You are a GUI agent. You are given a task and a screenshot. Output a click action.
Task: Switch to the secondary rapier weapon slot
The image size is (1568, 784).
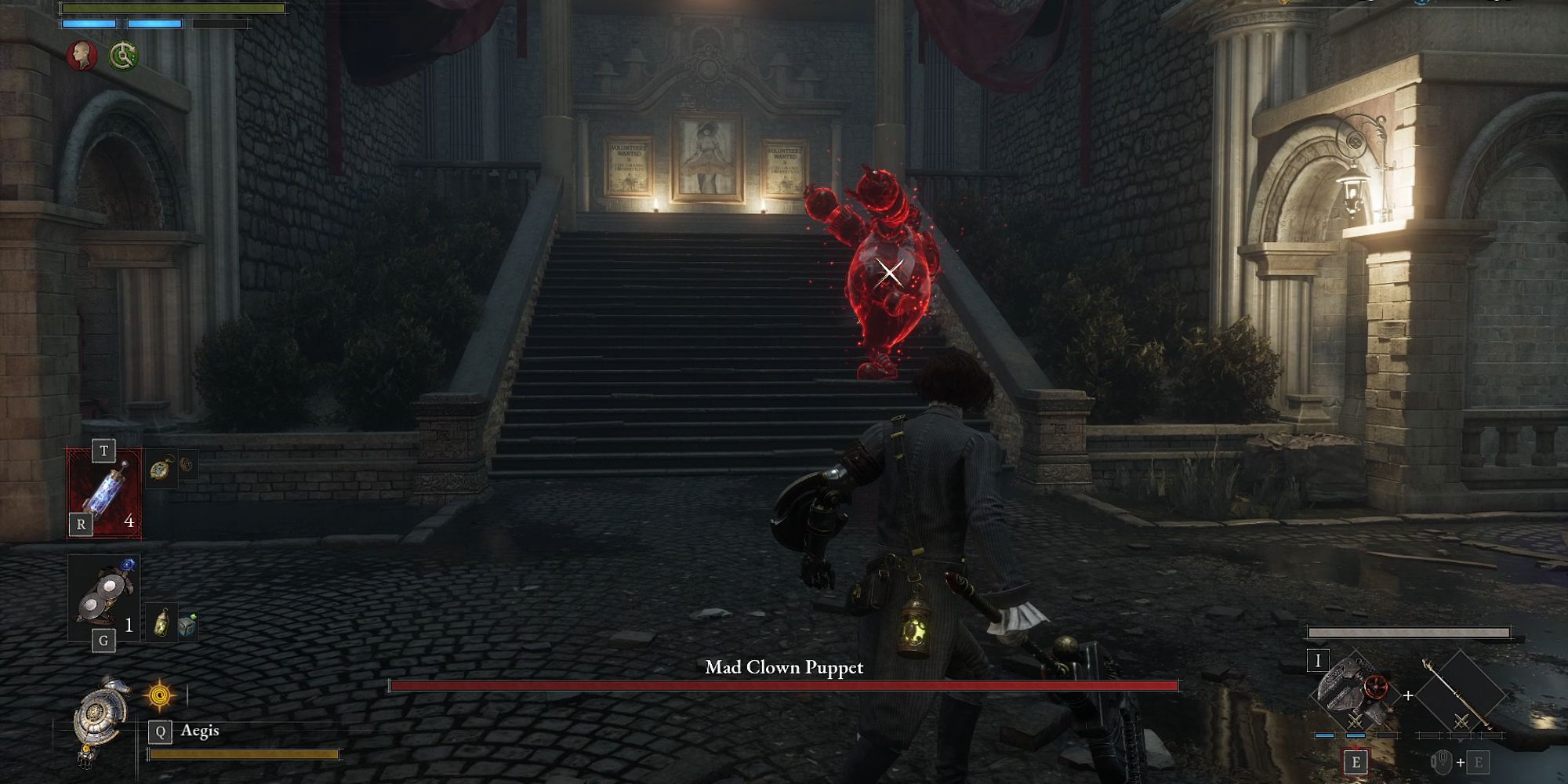pyautogui.click(x=1460, y=695)
